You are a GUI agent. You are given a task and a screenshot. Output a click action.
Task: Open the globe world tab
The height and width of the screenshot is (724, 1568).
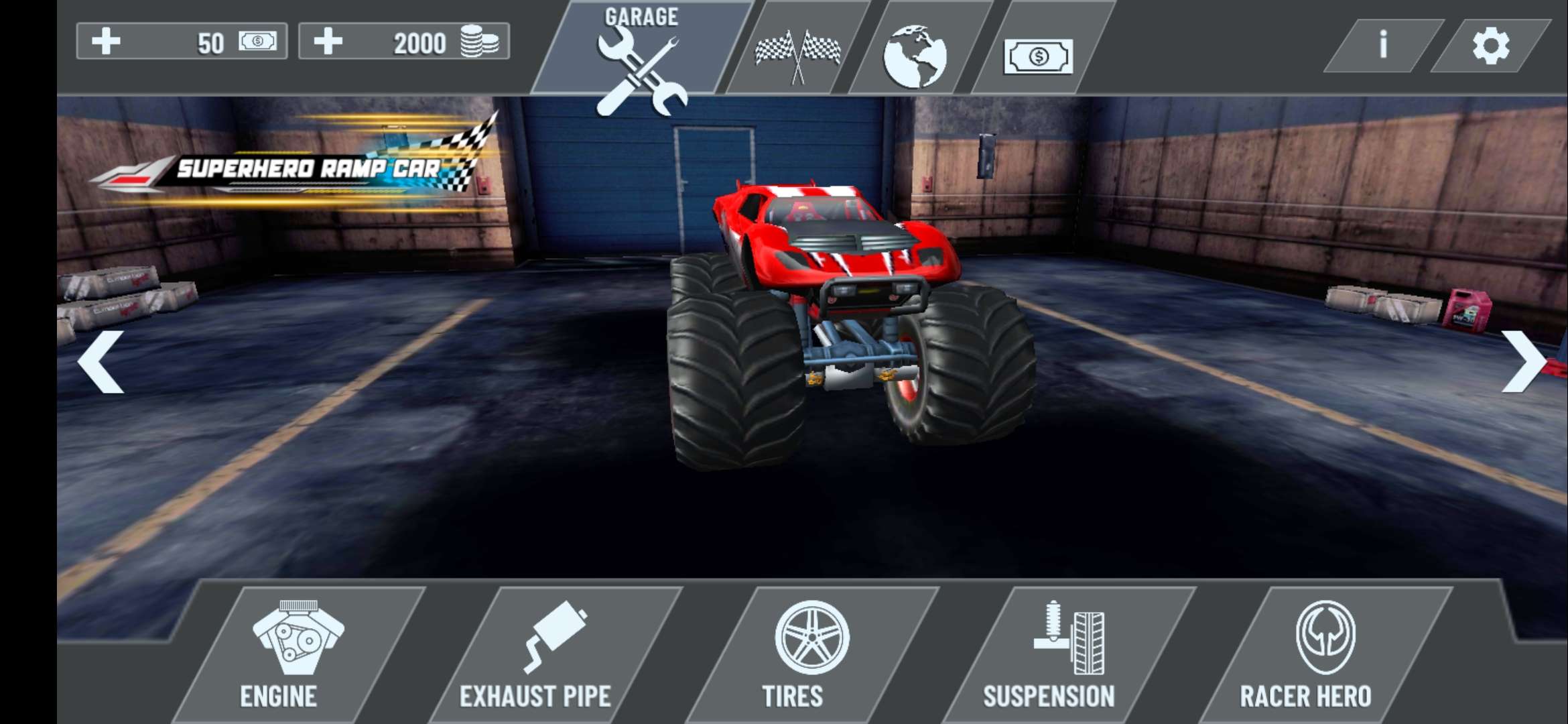pyautogui.click(x=915, y=55)
